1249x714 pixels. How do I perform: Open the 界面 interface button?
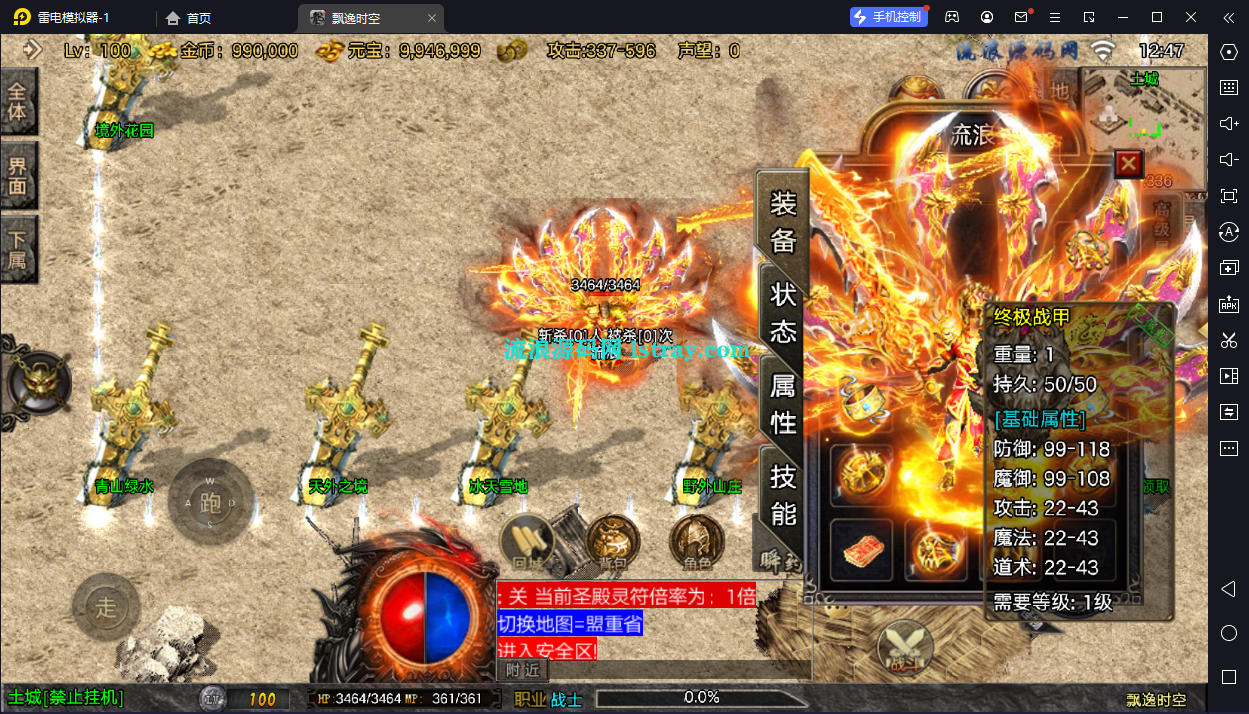pos(18,176)
